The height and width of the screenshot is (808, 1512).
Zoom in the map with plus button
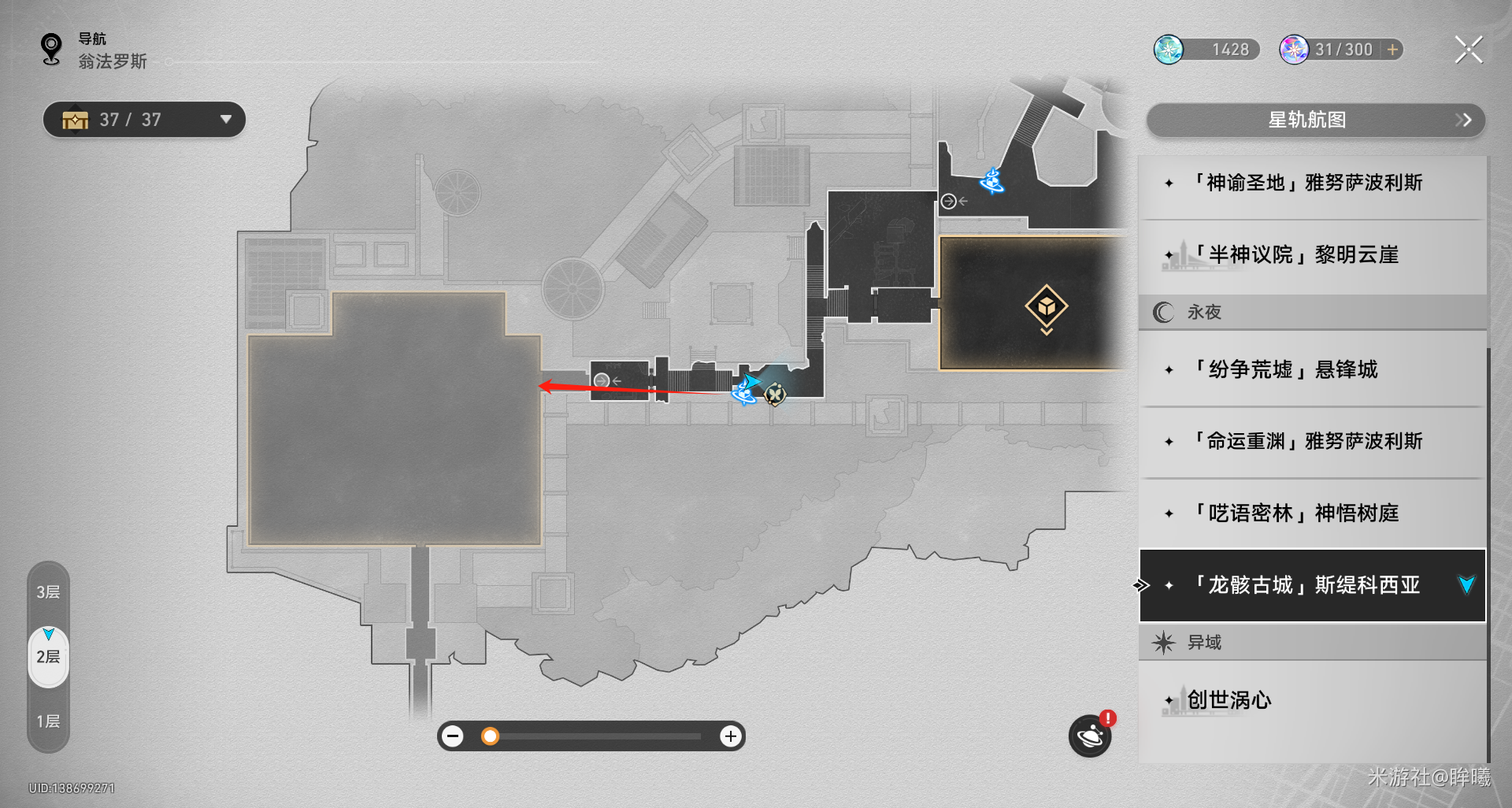pyautogui.click(x=730, y=736)
